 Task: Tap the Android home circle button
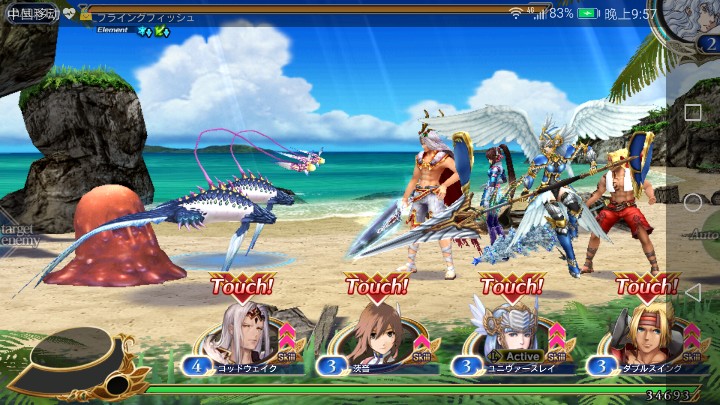pos(692,202)
